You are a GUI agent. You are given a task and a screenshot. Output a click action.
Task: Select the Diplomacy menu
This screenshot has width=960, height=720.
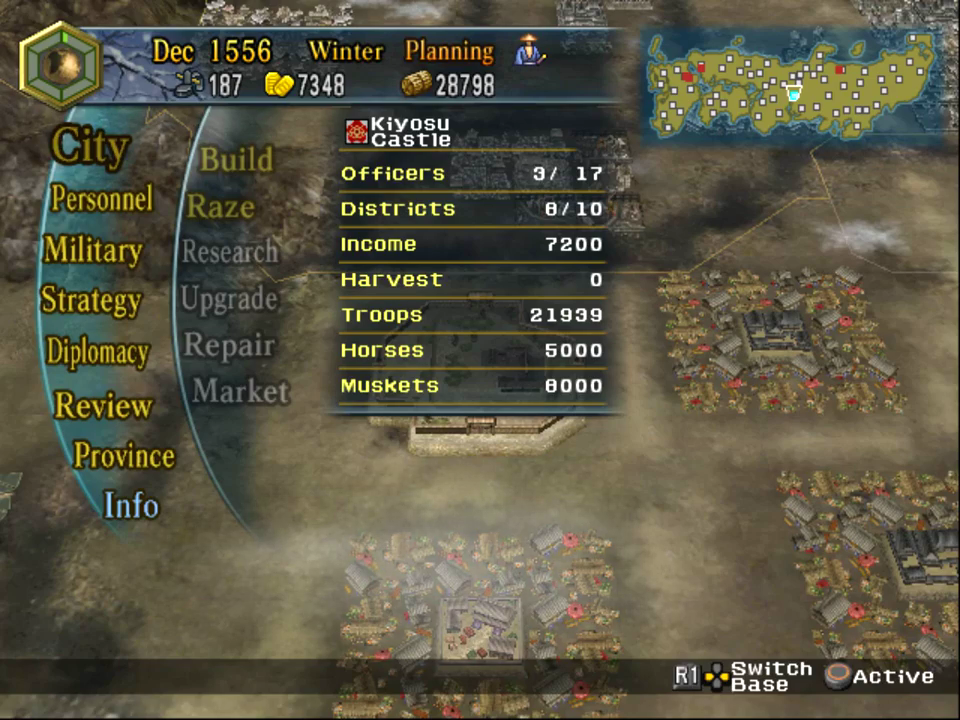[x=97, y=352]
